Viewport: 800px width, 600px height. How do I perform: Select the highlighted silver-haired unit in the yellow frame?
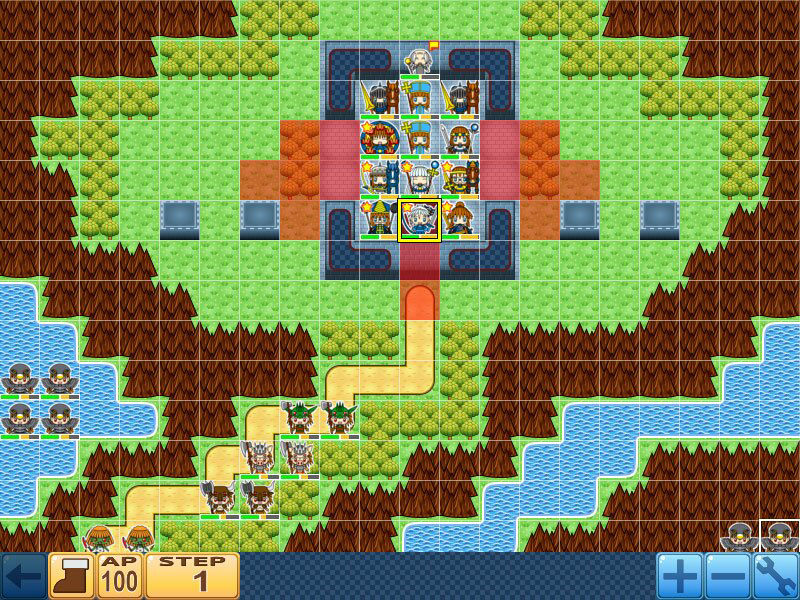[419, 220]
